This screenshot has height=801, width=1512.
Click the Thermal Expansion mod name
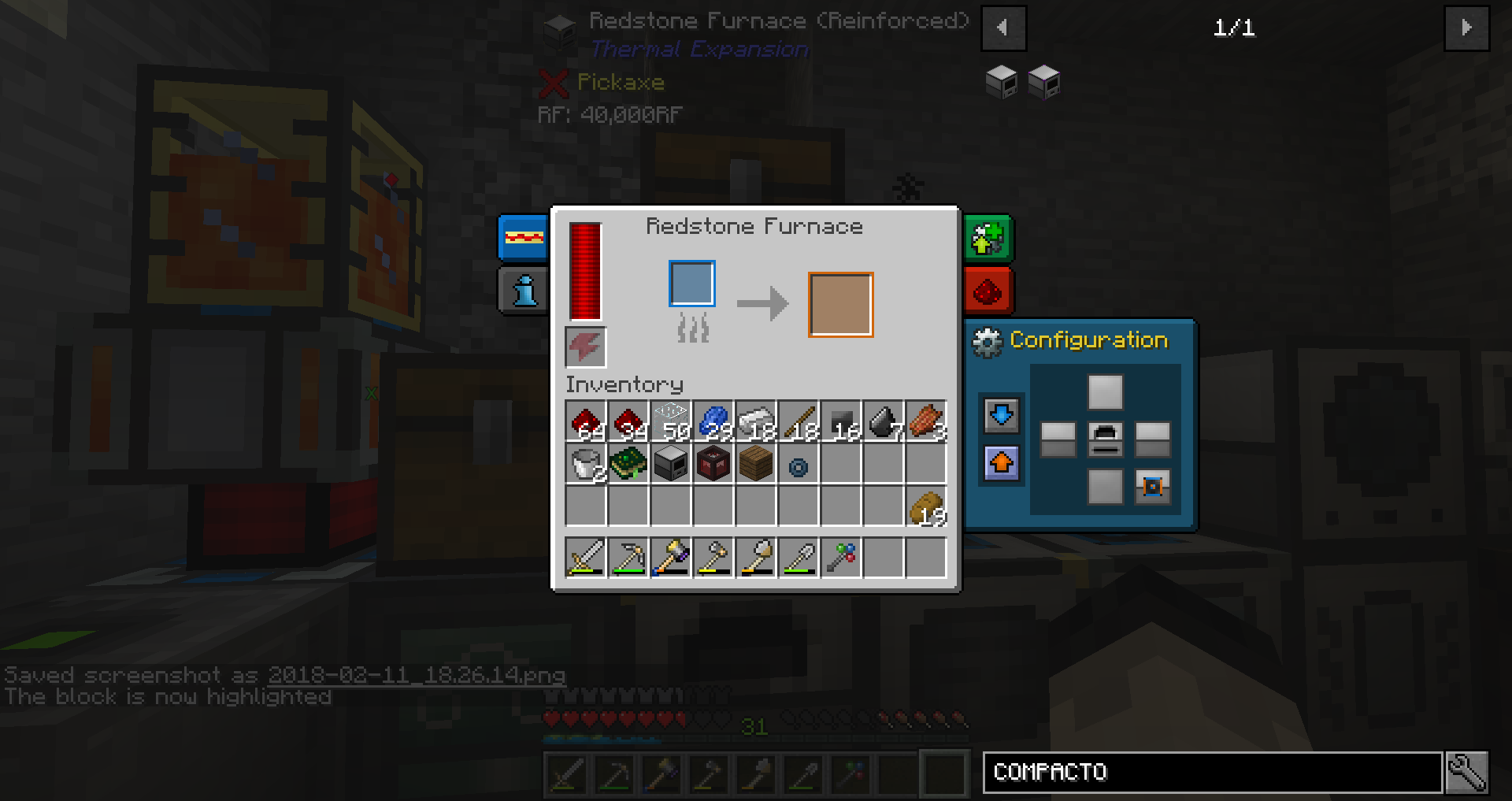699,49
